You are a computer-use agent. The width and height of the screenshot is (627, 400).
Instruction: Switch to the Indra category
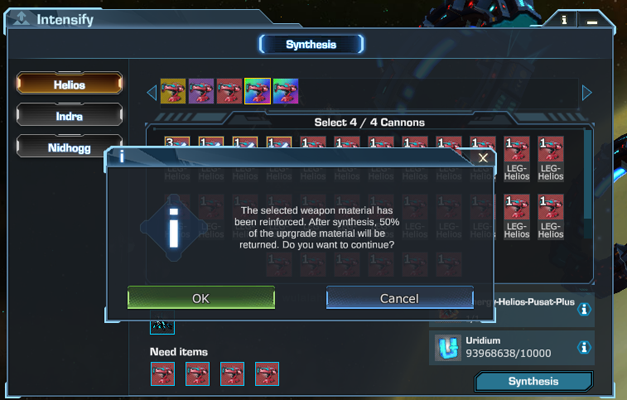coord(69,115)
